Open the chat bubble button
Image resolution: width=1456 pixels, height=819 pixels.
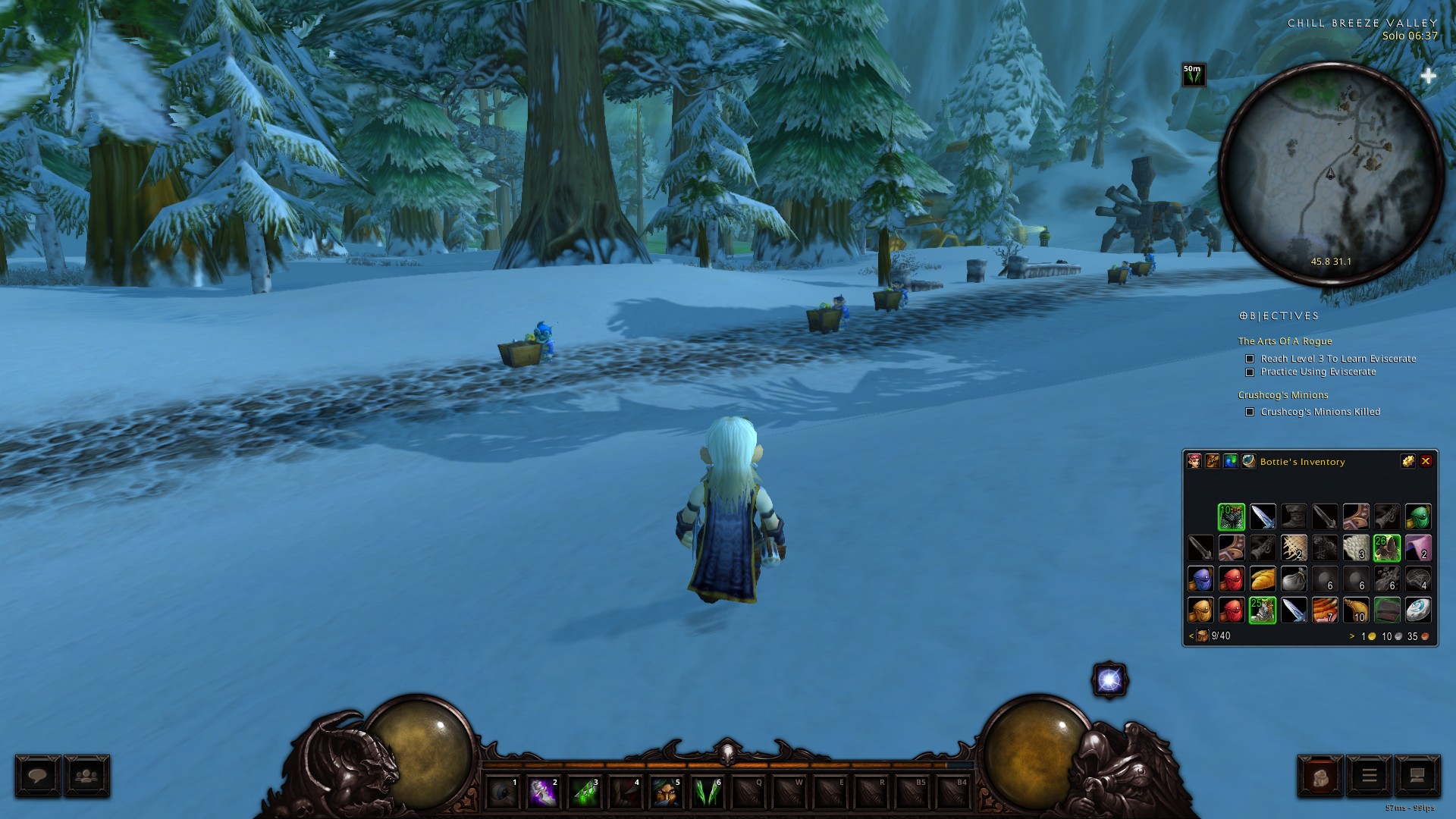click(x=38, y=776)
